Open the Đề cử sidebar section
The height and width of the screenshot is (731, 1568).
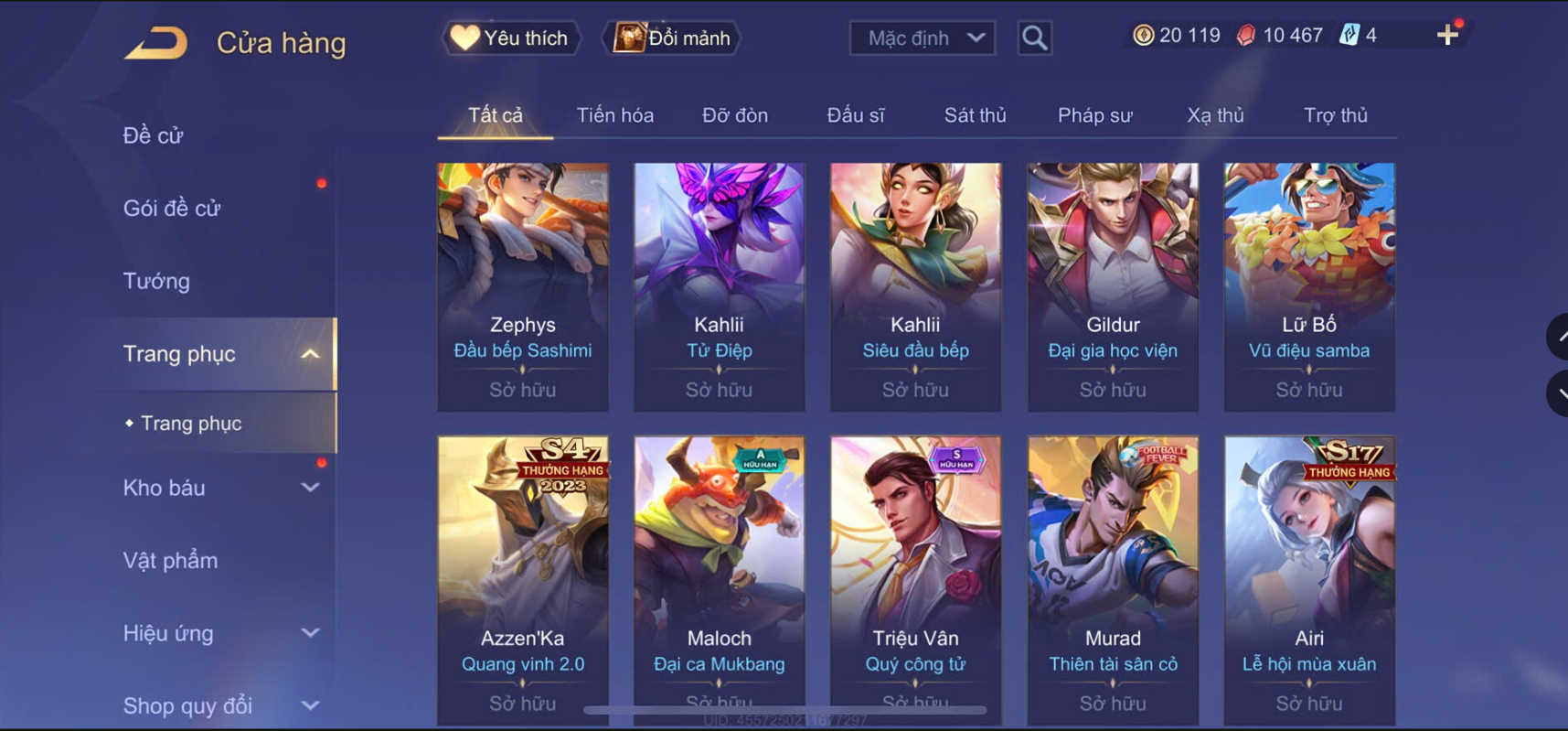tap(151, 134)
